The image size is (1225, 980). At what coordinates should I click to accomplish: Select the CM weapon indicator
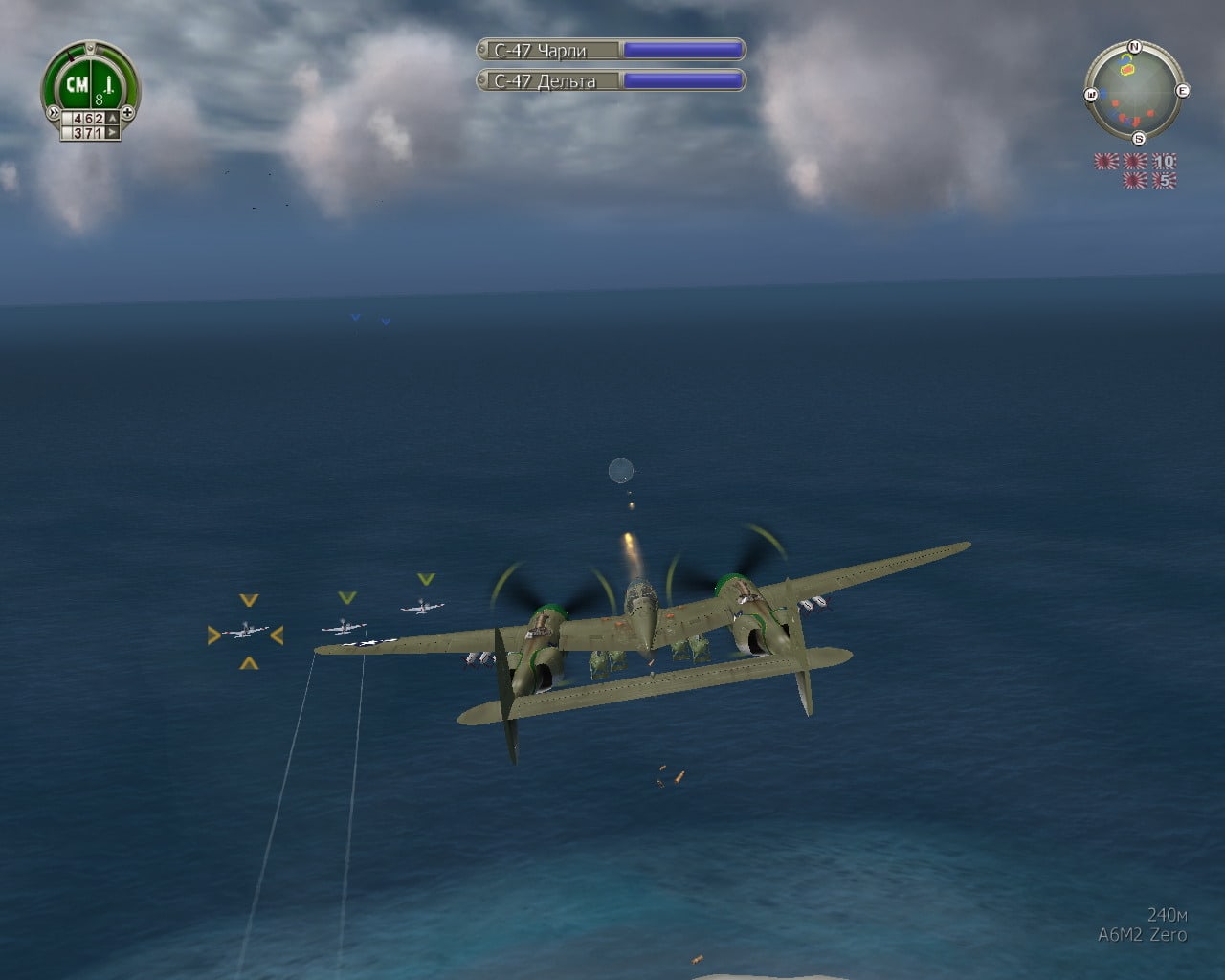point(77,85)
